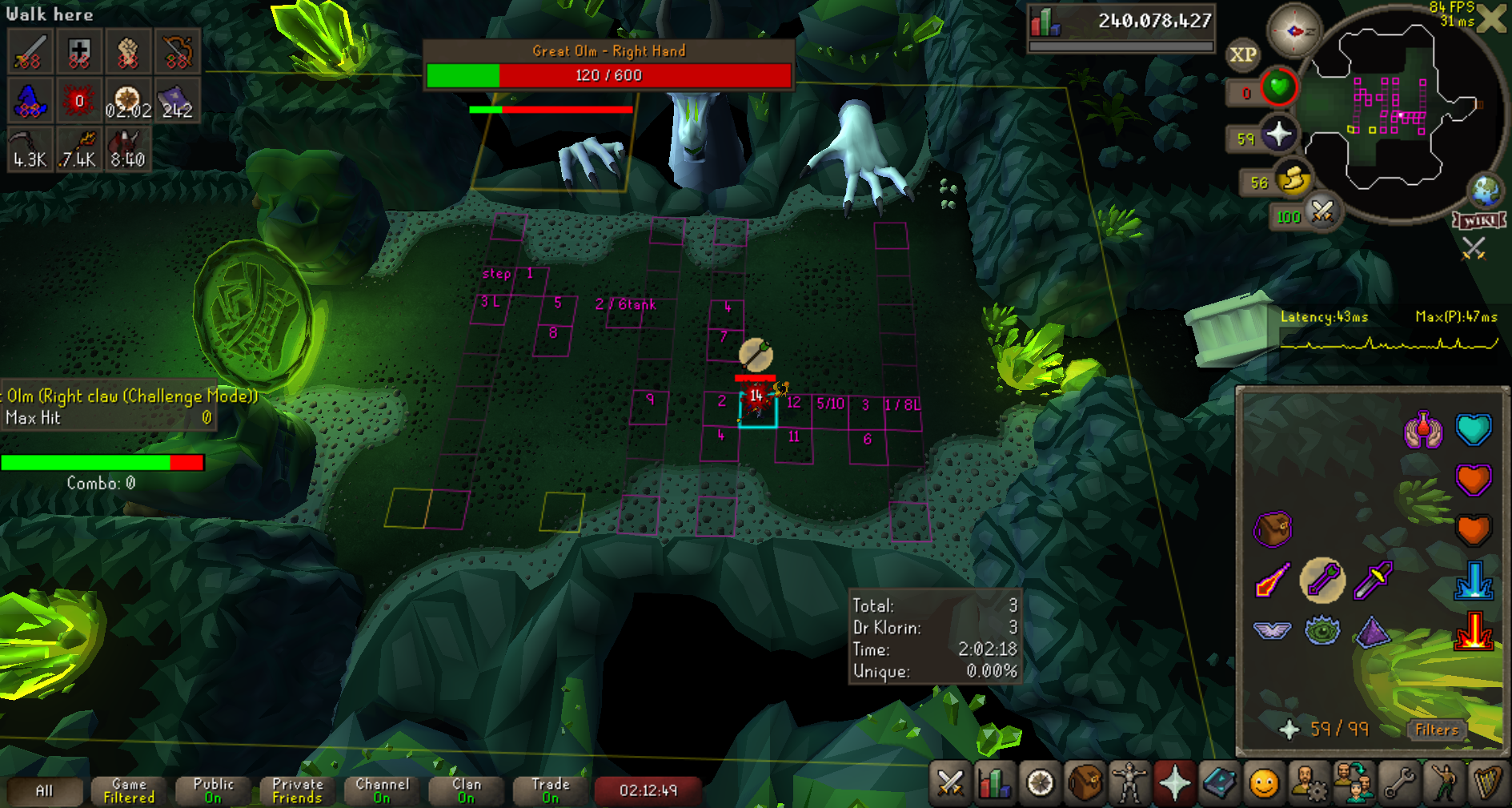Open the world map globe
1512x808 pixels.
pos(1486,191)
